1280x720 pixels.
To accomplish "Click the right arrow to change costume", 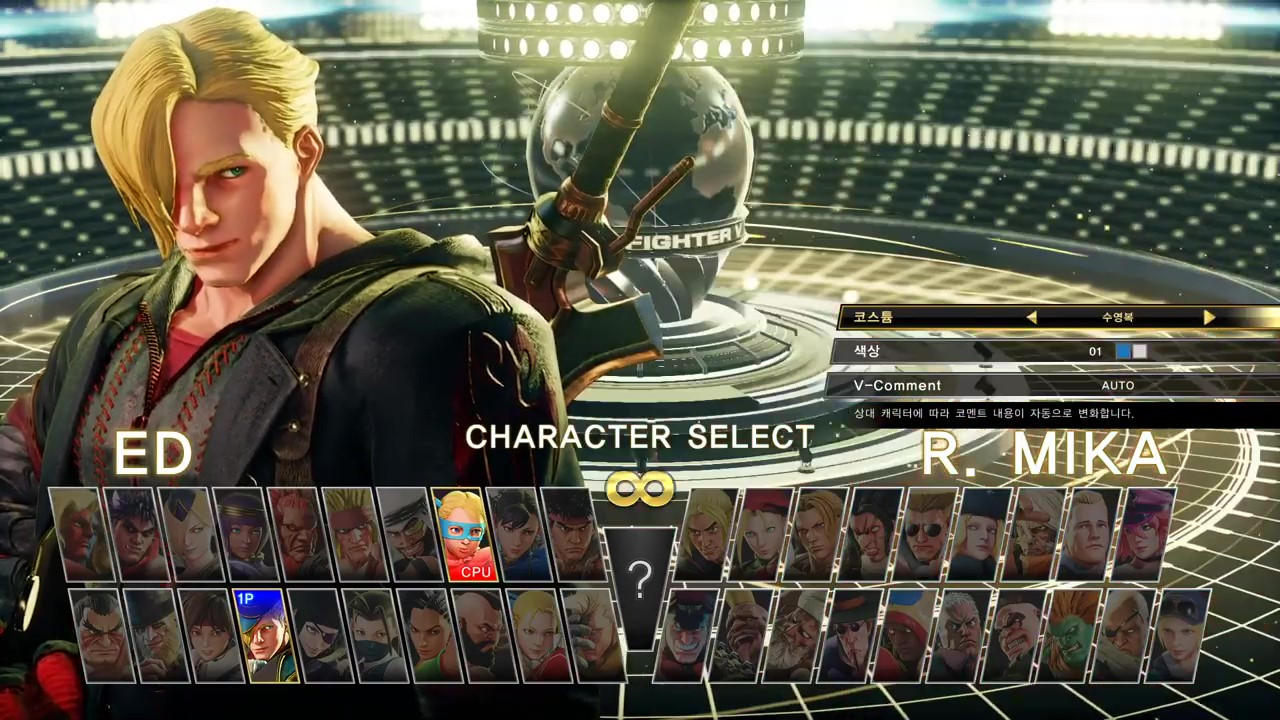I will coord(1209,317).
